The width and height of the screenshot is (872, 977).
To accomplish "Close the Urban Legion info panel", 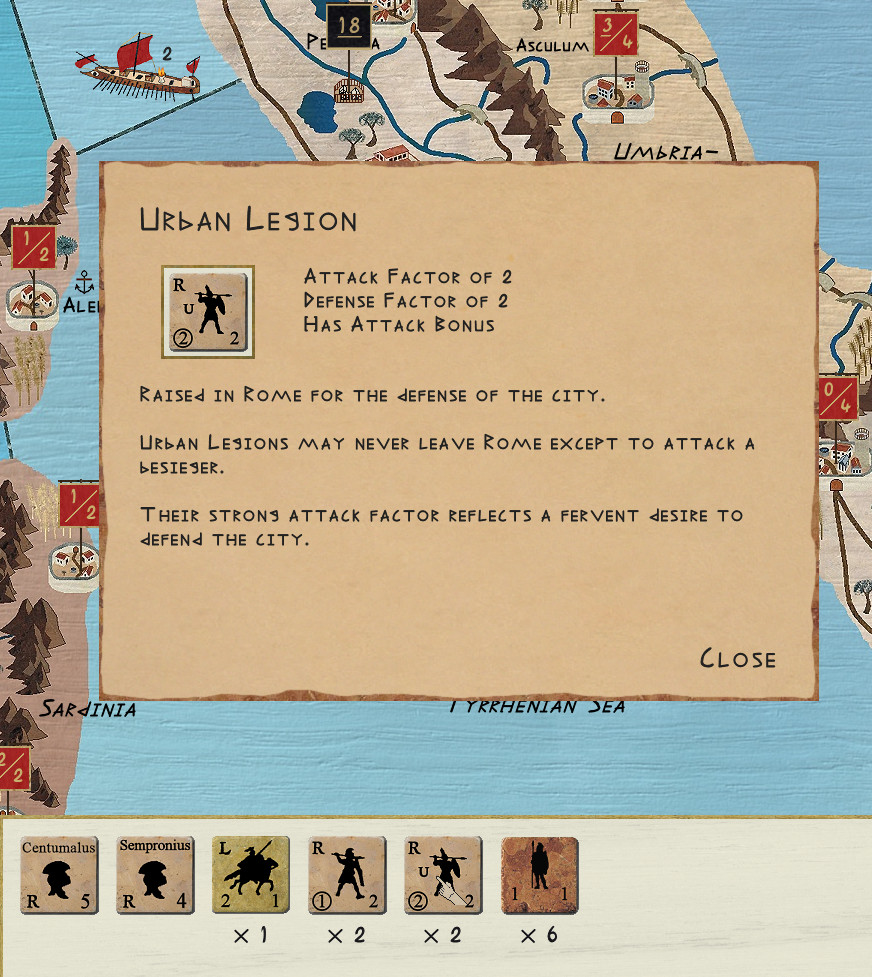I will pos(737,658).
